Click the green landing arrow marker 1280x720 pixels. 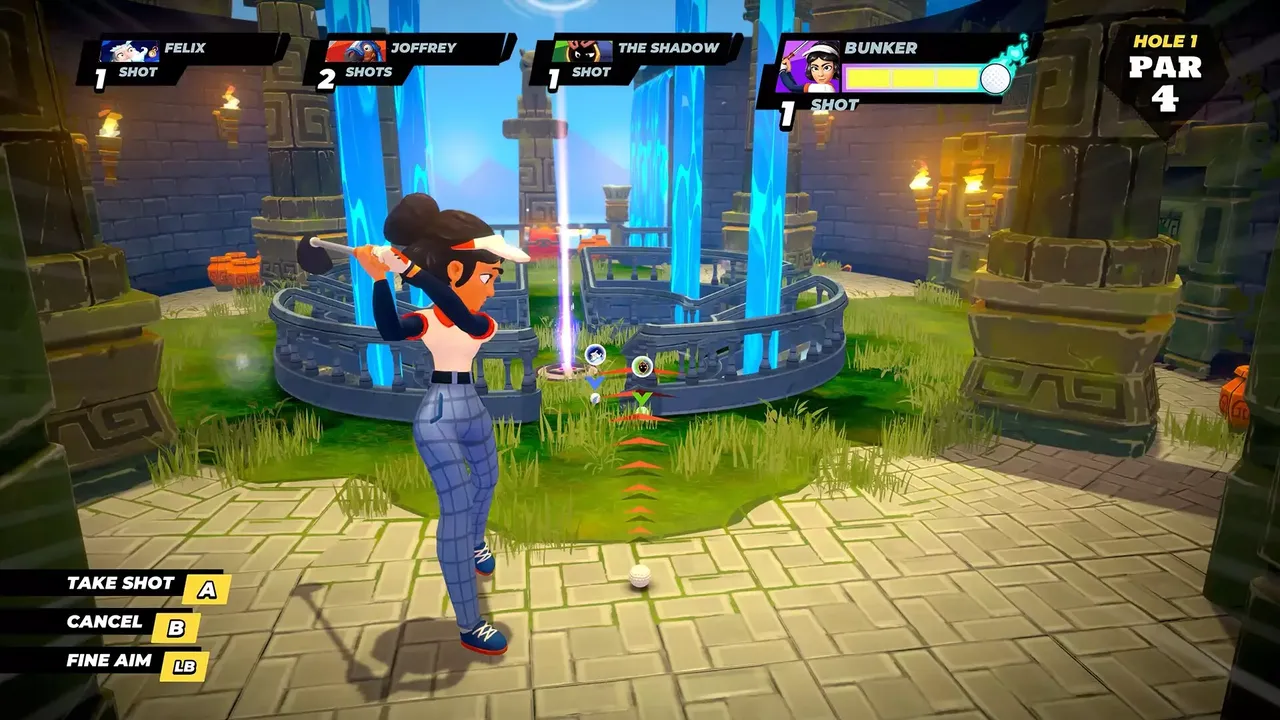[x=641, y=398]
